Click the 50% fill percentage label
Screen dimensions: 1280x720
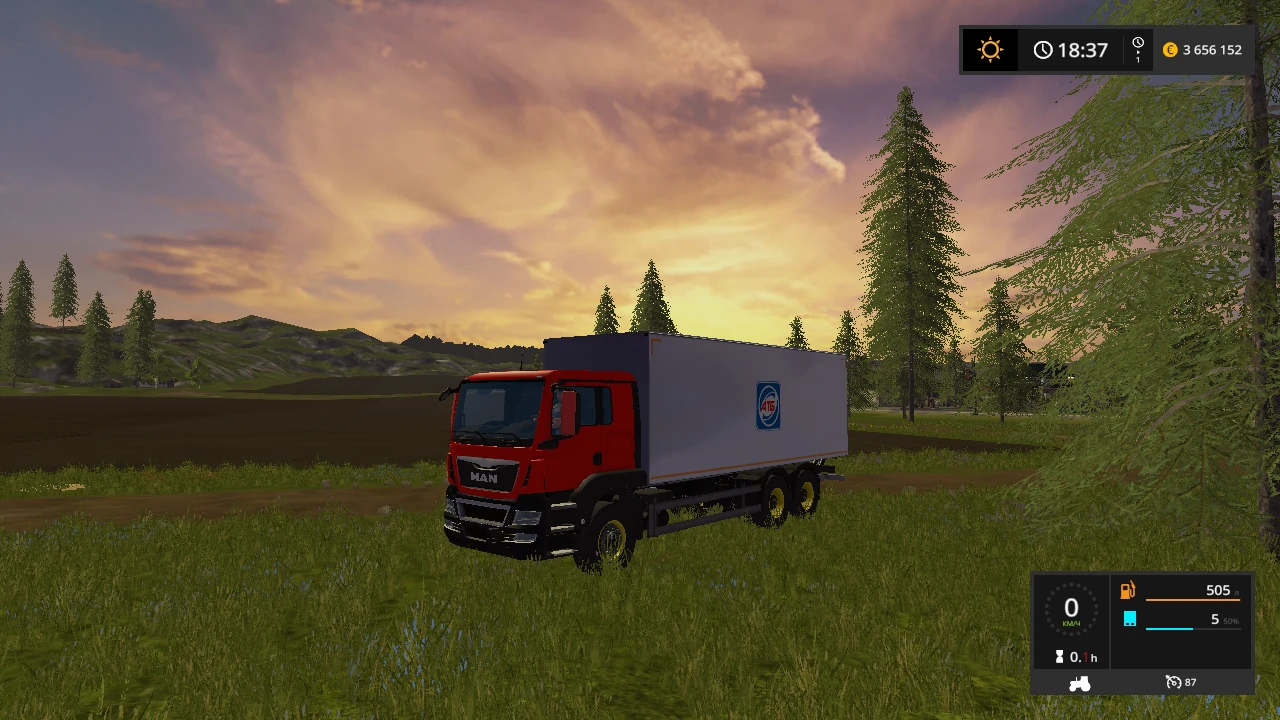pos(1230,620)
